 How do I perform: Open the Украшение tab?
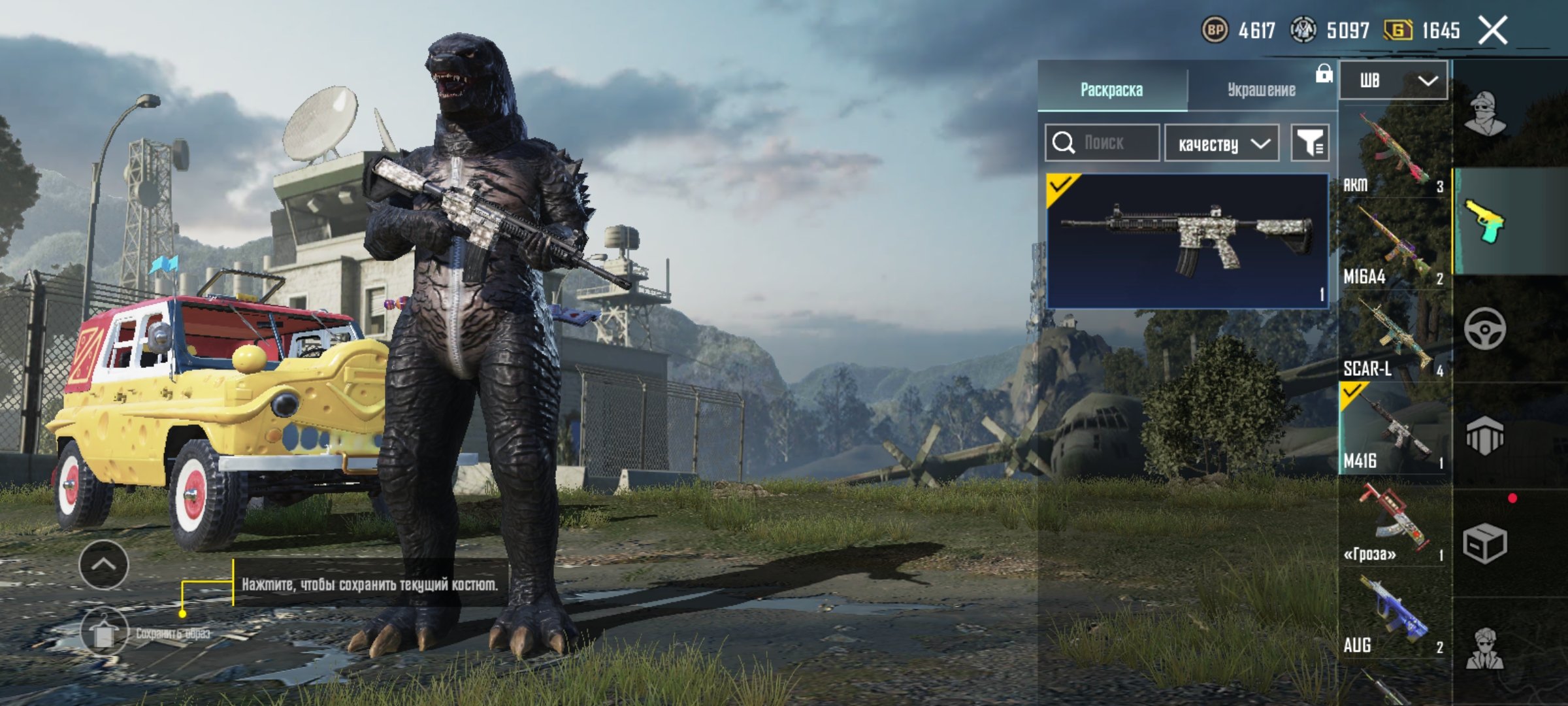1261,90
